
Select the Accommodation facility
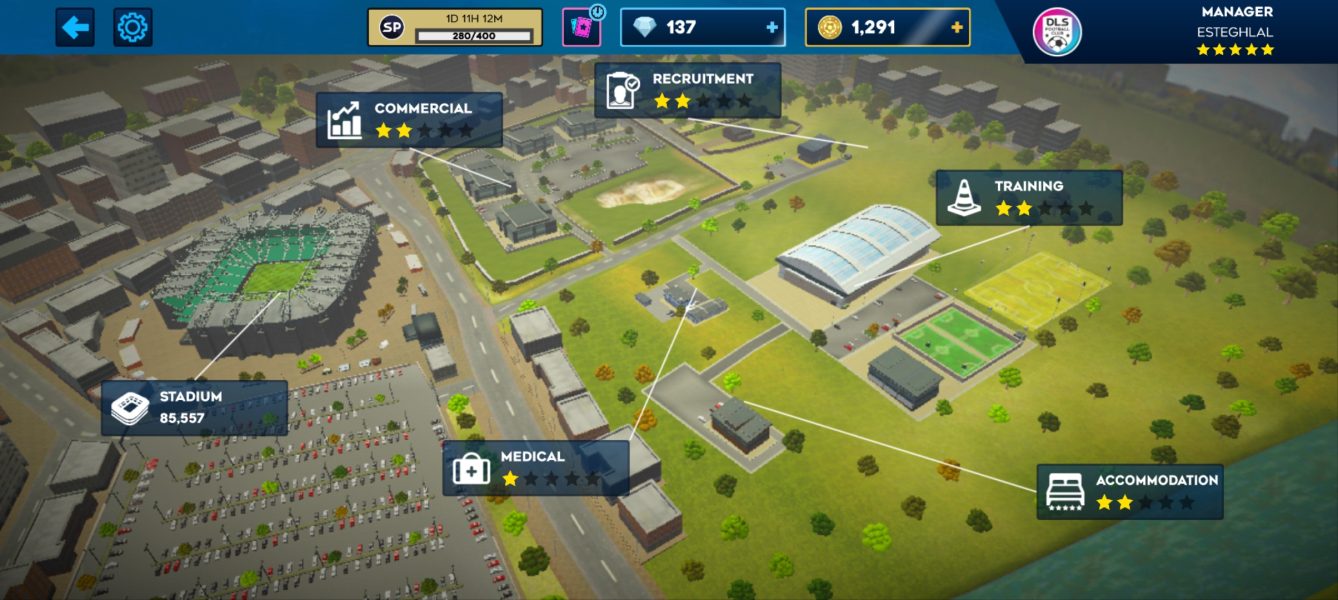point(1130,491)
